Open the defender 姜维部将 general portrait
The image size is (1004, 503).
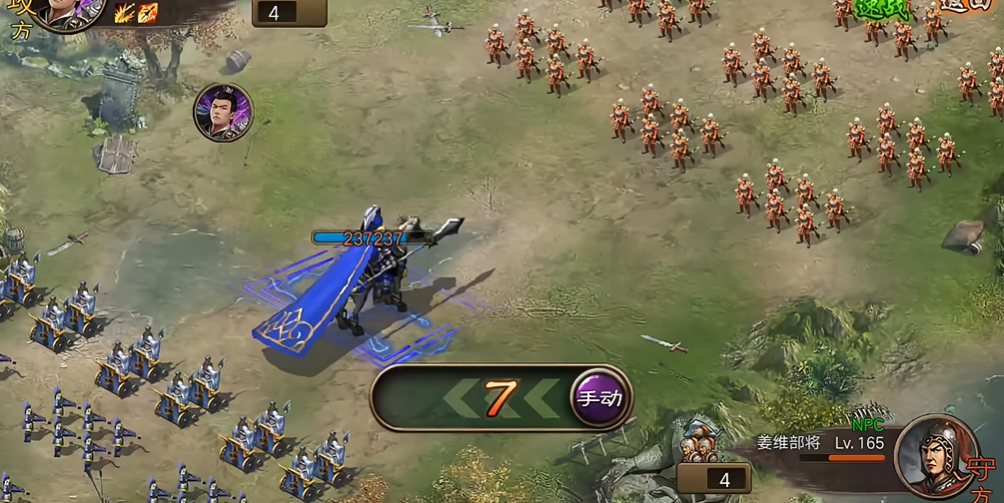pyautogui.click(x=937, y=456)
